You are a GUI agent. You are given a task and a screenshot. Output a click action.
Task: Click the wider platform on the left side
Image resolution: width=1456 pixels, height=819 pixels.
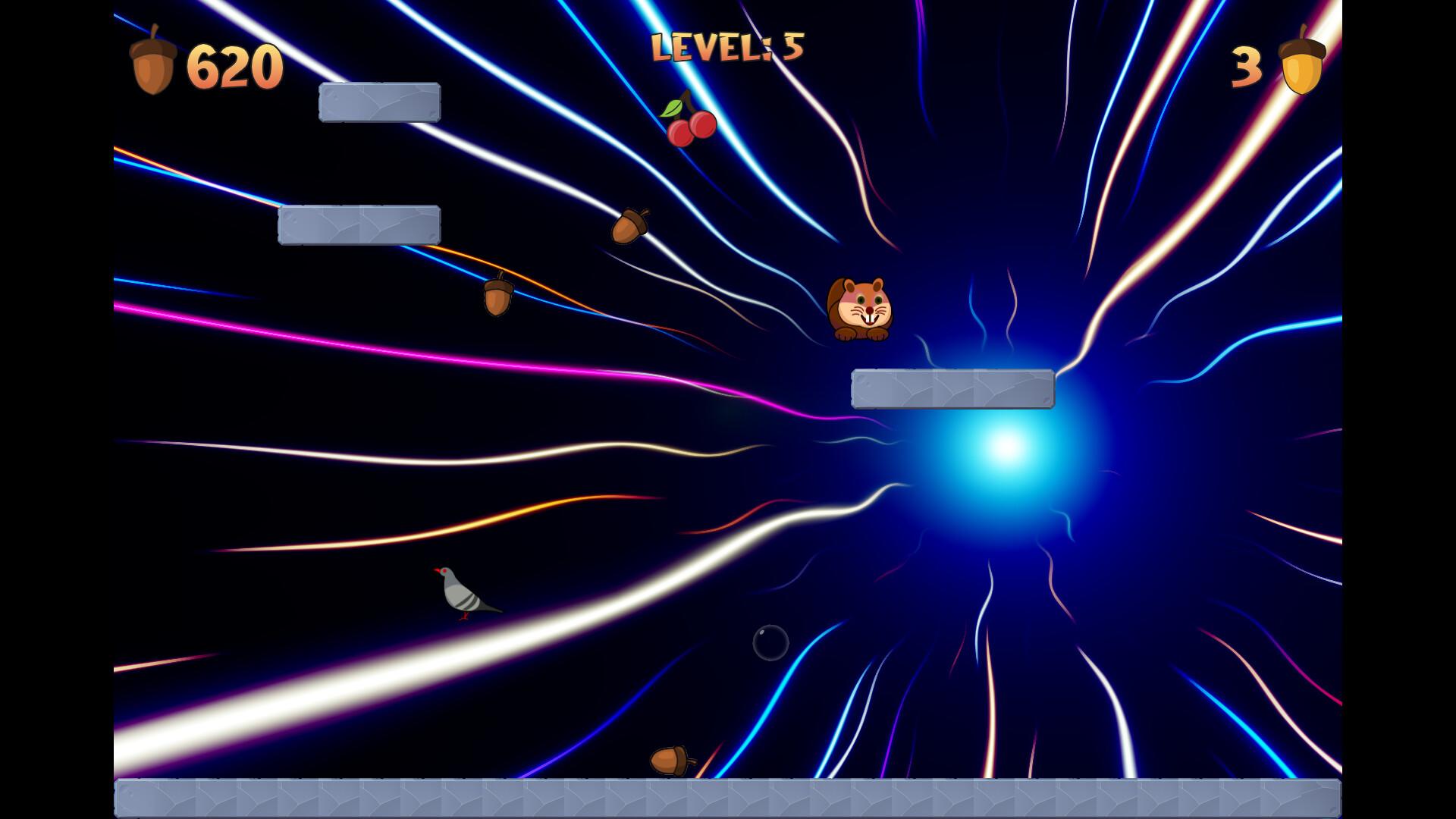coord(359,224)
